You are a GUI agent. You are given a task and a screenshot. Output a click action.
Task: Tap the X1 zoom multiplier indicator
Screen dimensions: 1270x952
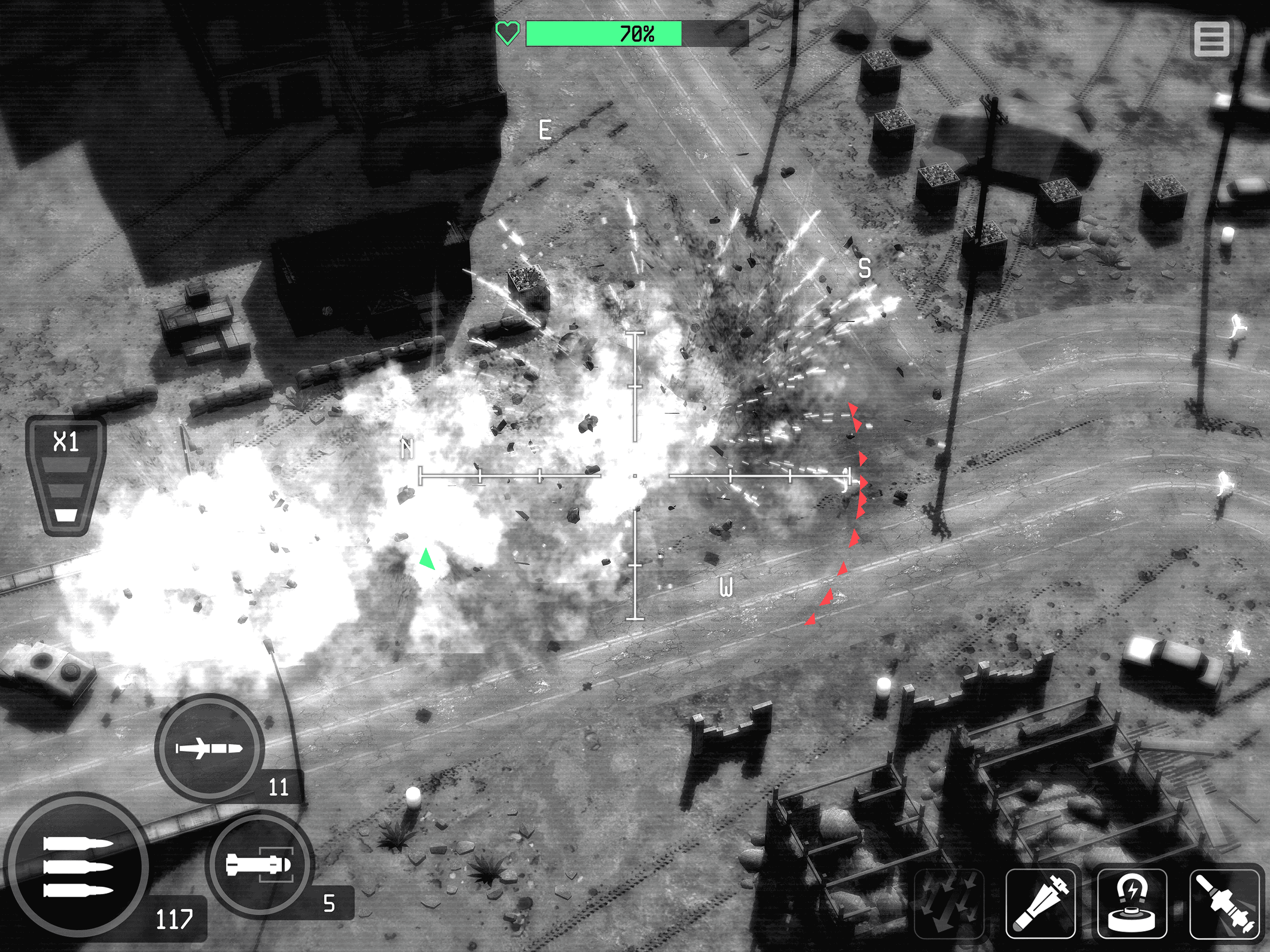click(65, 442)
